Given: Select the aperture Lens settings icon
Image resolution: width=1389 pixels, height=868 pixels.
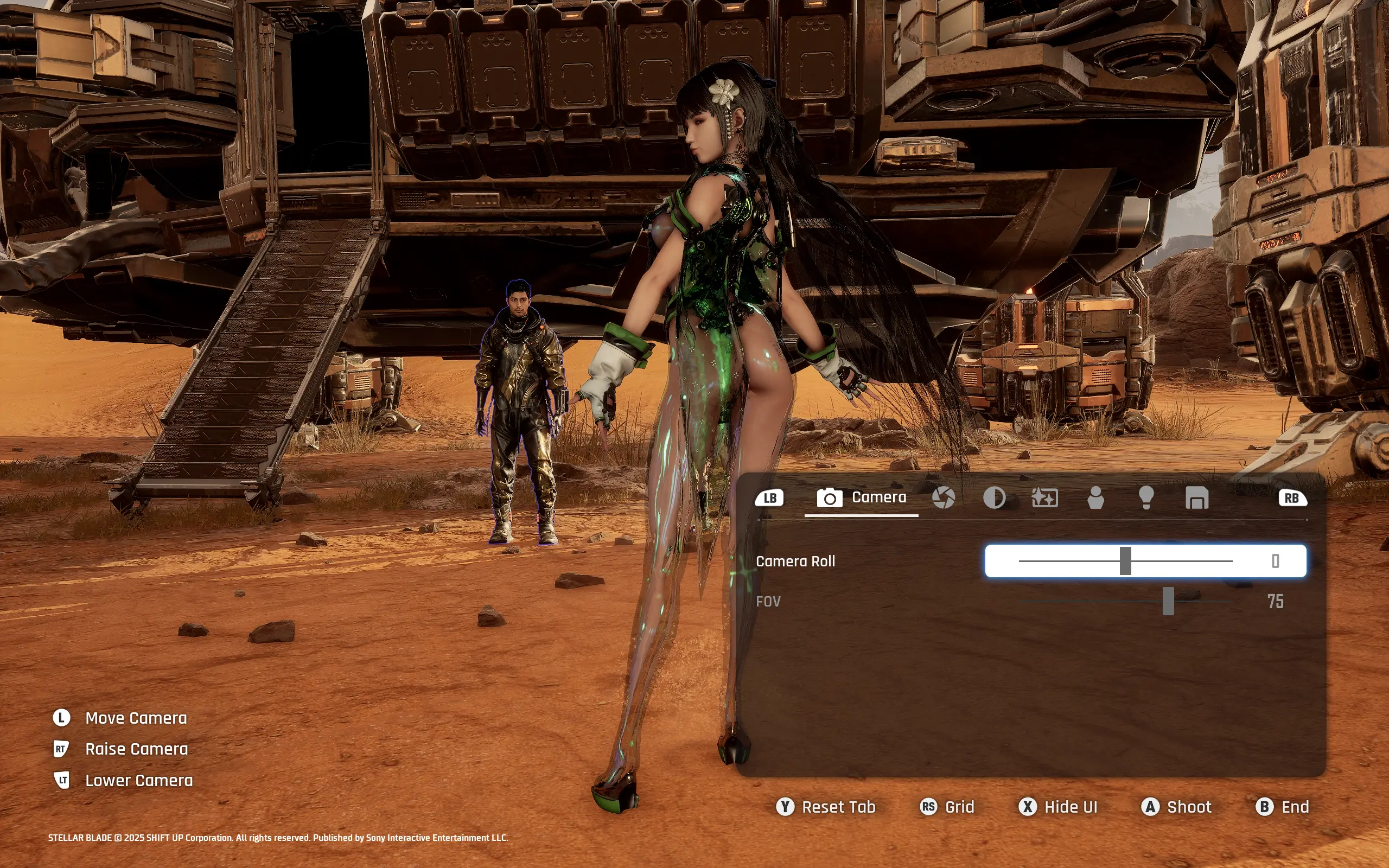Looking at the screenshot, I should tap(943, 497).
